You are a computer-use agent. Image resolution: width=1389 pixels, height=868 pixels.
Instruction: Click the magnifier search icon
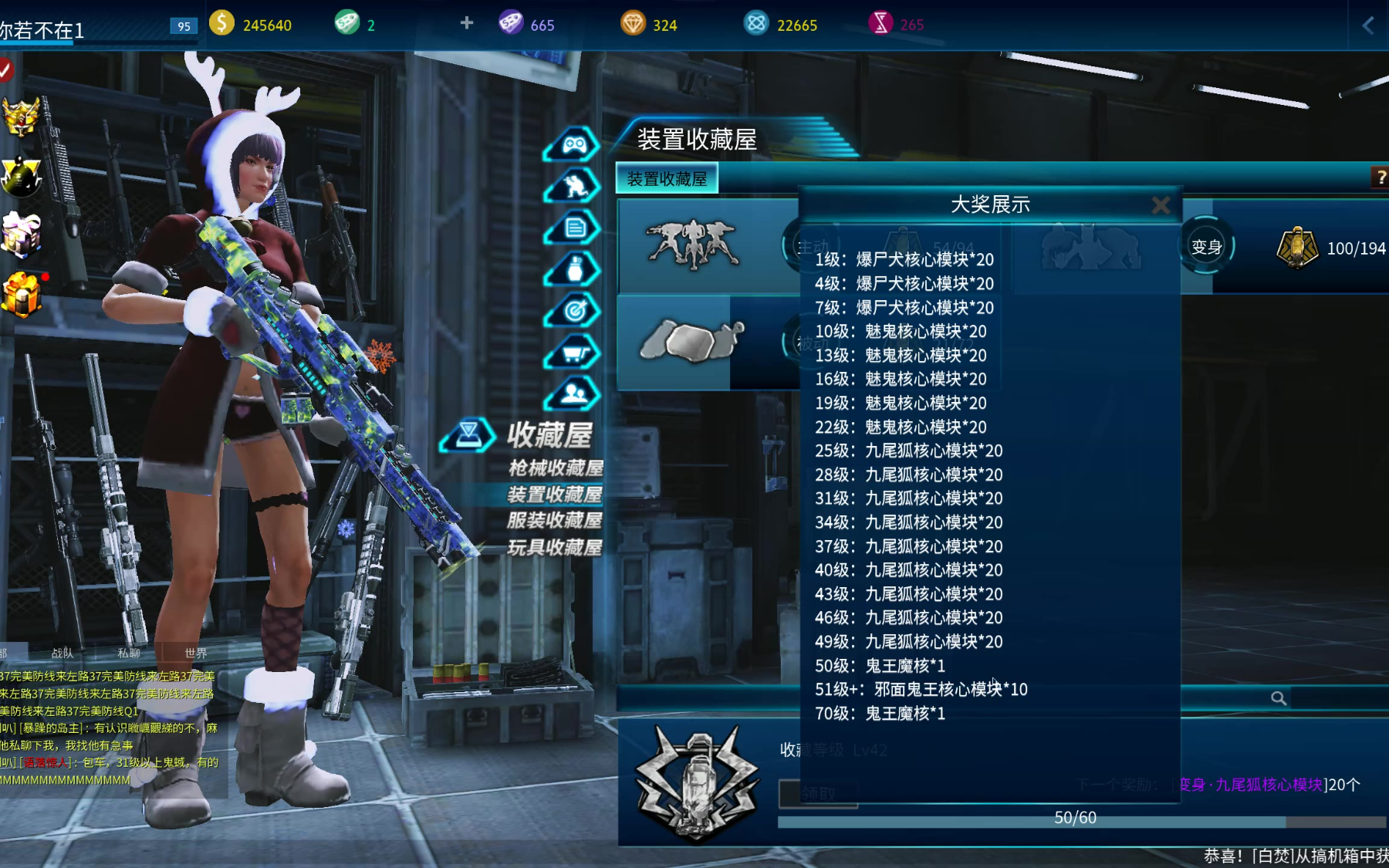coord(1279,698)
